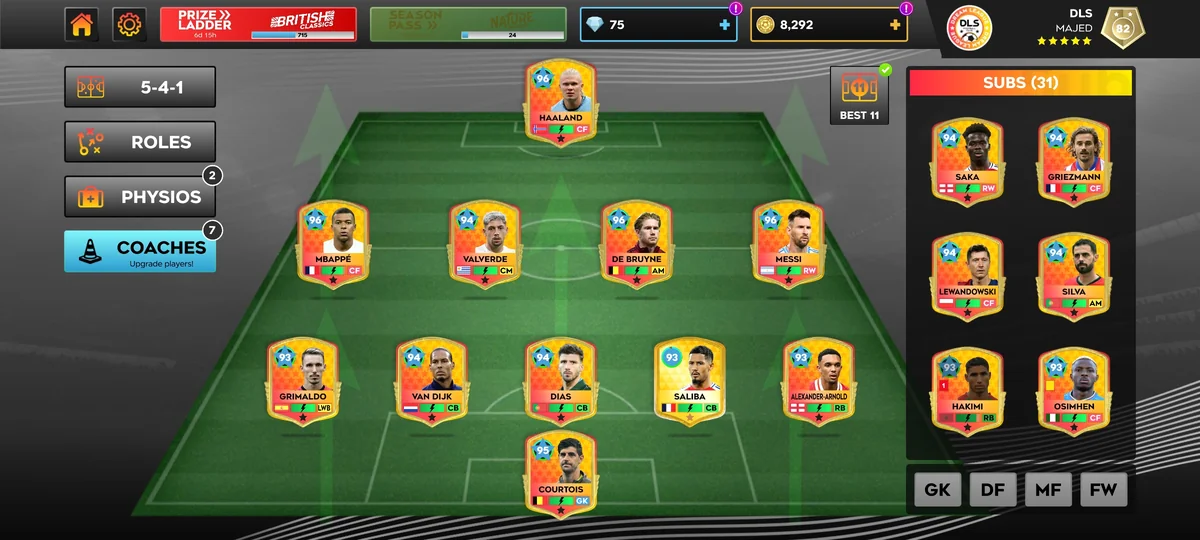Choose Messi's card on the pitch
Viewport: 1200px width, 540px height.
pyautogui.click(x=788, y=243)
